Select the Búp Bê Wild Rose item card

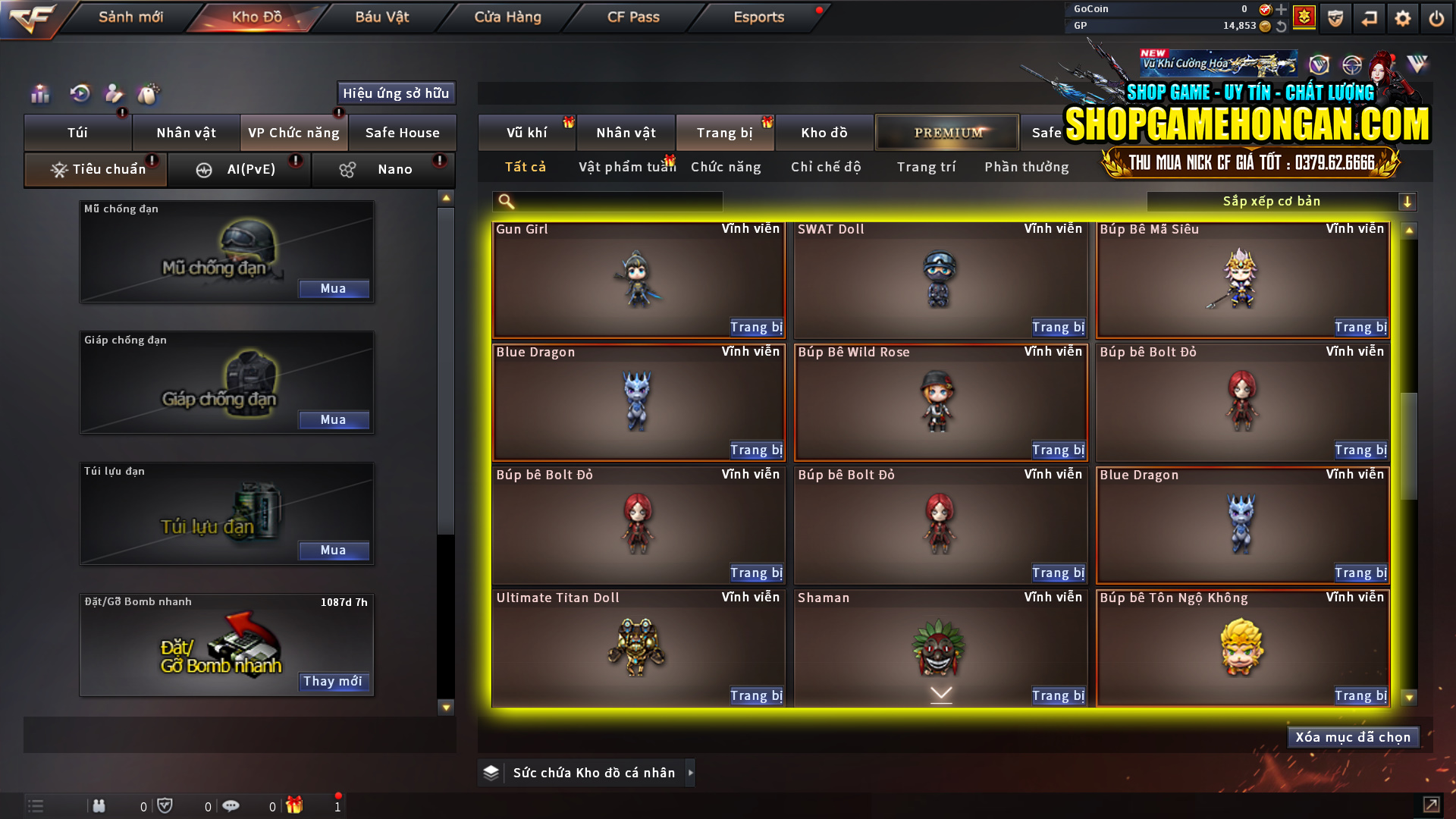pyautogui.click(x=940, y=402)
